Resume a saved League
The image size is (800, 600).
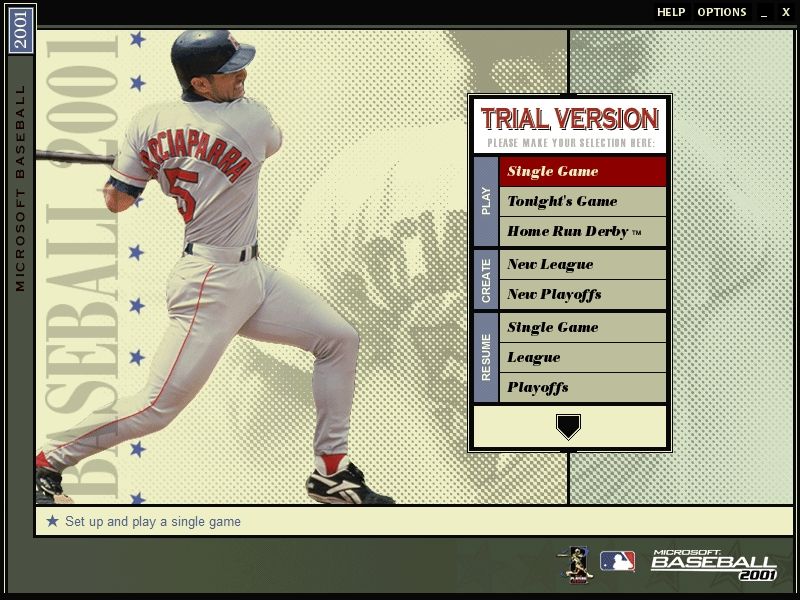[582, 357]
